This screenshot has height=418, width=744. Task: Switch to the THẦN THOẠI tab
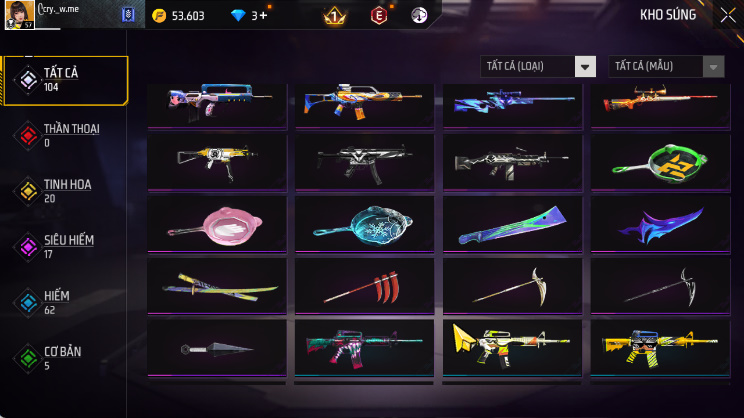pos(65,135)
